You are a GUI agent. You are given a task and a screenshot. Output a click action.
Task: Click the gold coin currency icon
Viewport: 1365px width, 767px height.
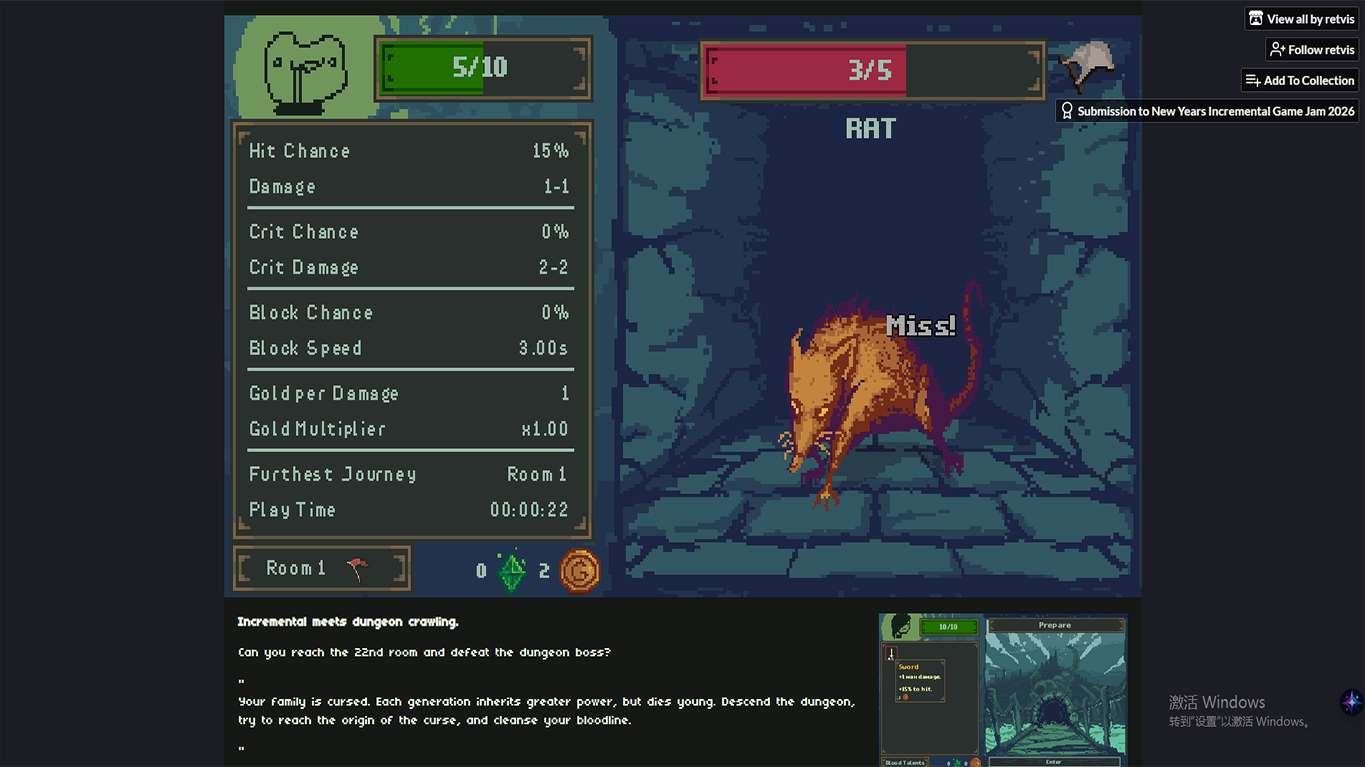click(x=580, y=571)
